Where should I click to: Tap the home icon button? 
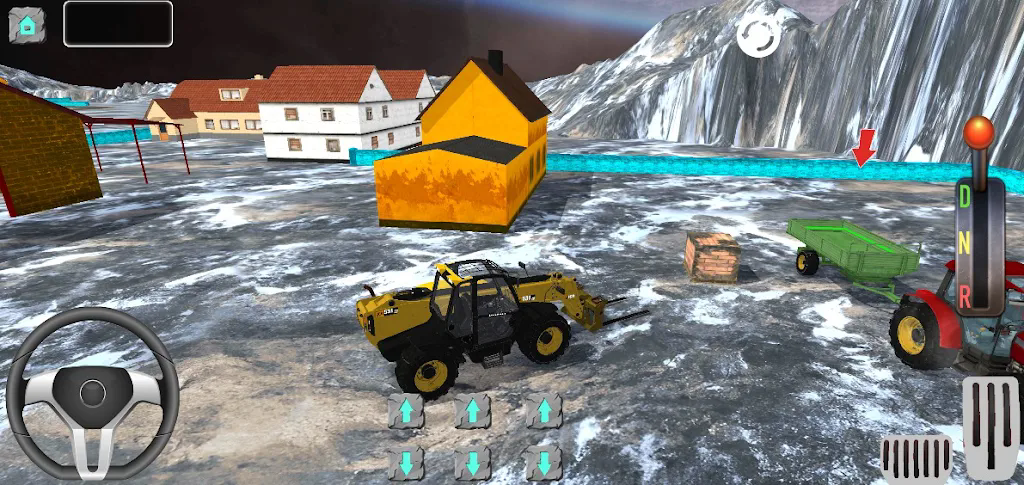click(27, 24)
